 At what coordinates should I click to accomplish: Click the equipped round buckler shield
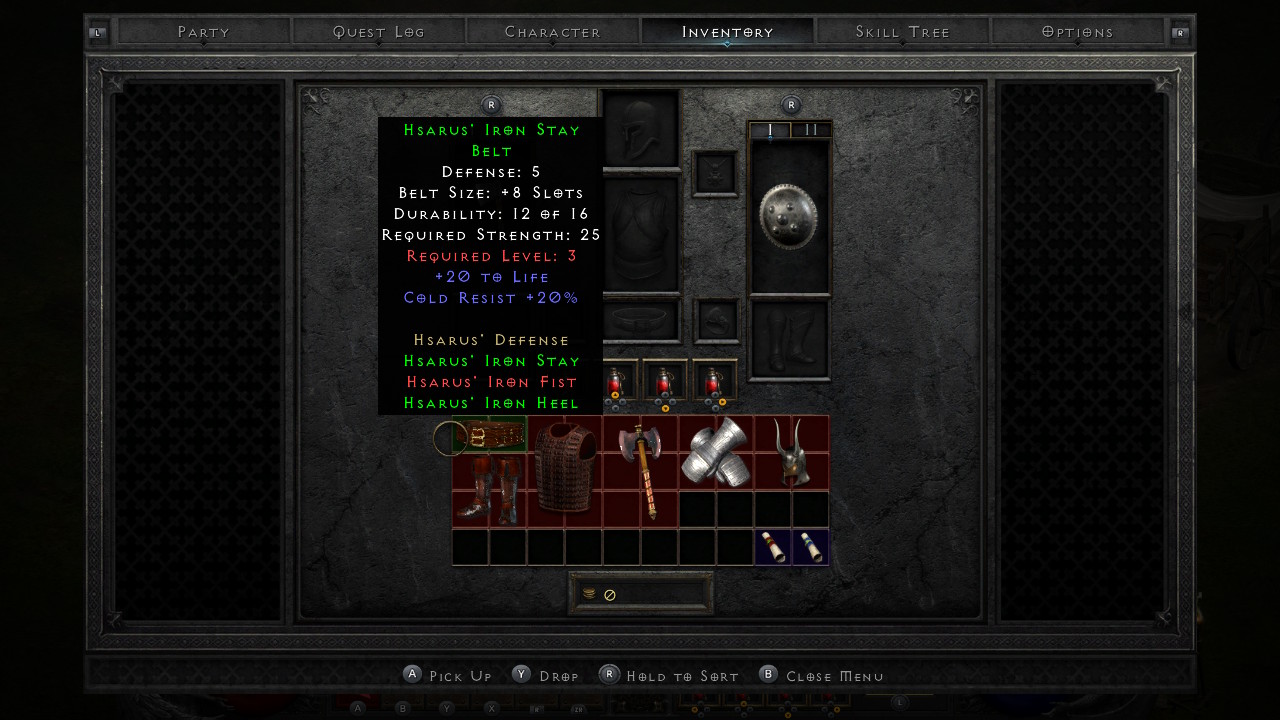(789, 215)
